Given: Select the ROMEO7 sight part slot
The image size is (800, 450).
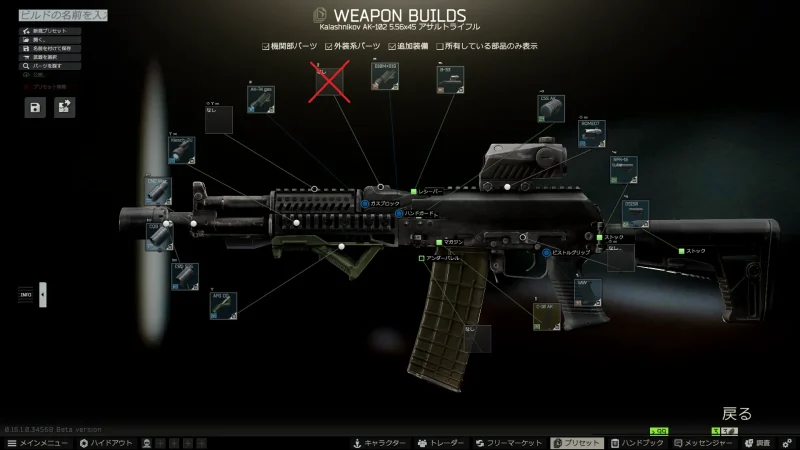Looking at the screenshot, I should point(591,133).
